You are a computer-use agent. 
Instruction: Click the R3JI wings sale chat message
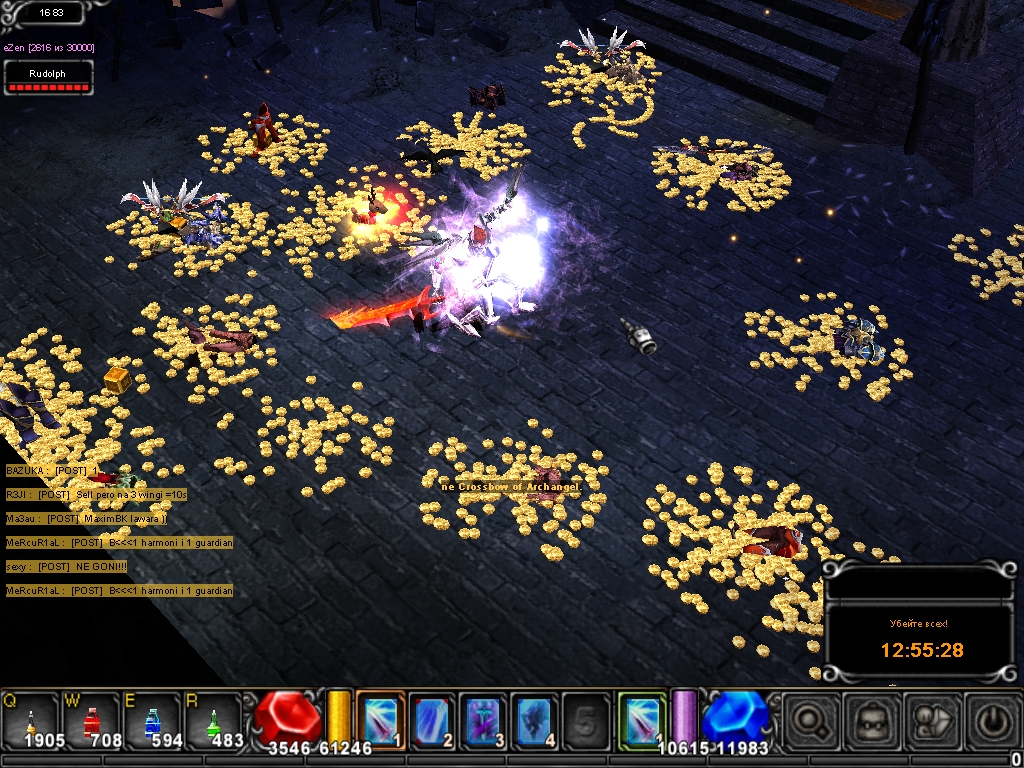pyautogui.click(x=96, y=494)
